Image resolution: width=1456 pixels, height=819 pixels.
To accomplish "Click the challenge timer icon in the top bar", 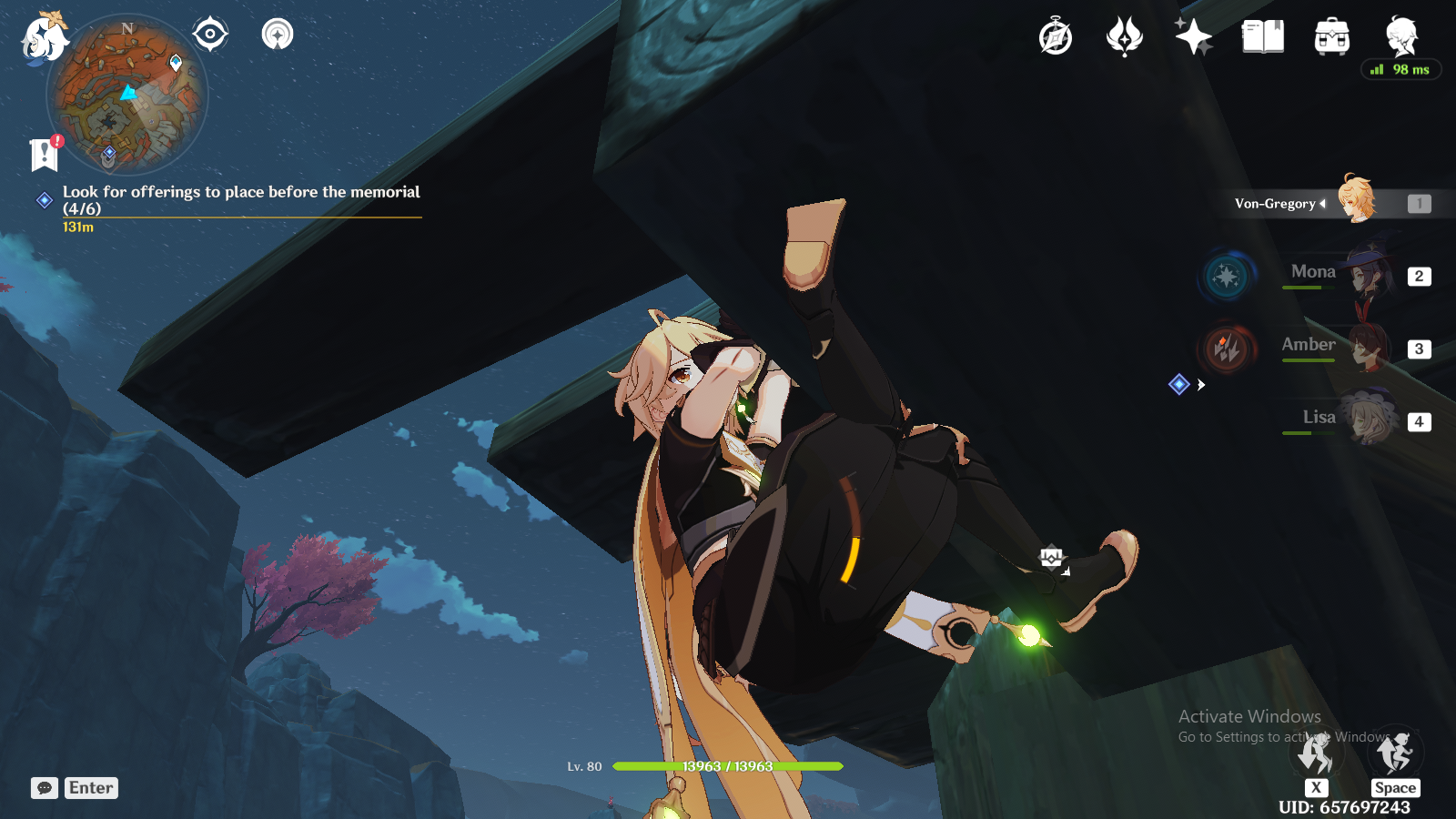I will tap(1056, 36).
